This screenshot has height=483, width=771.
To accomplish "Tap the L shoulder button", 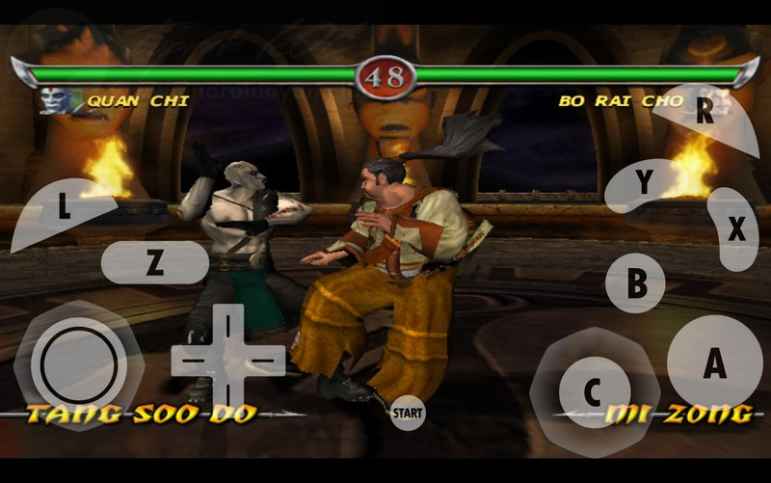I will [x=63, y=210].
